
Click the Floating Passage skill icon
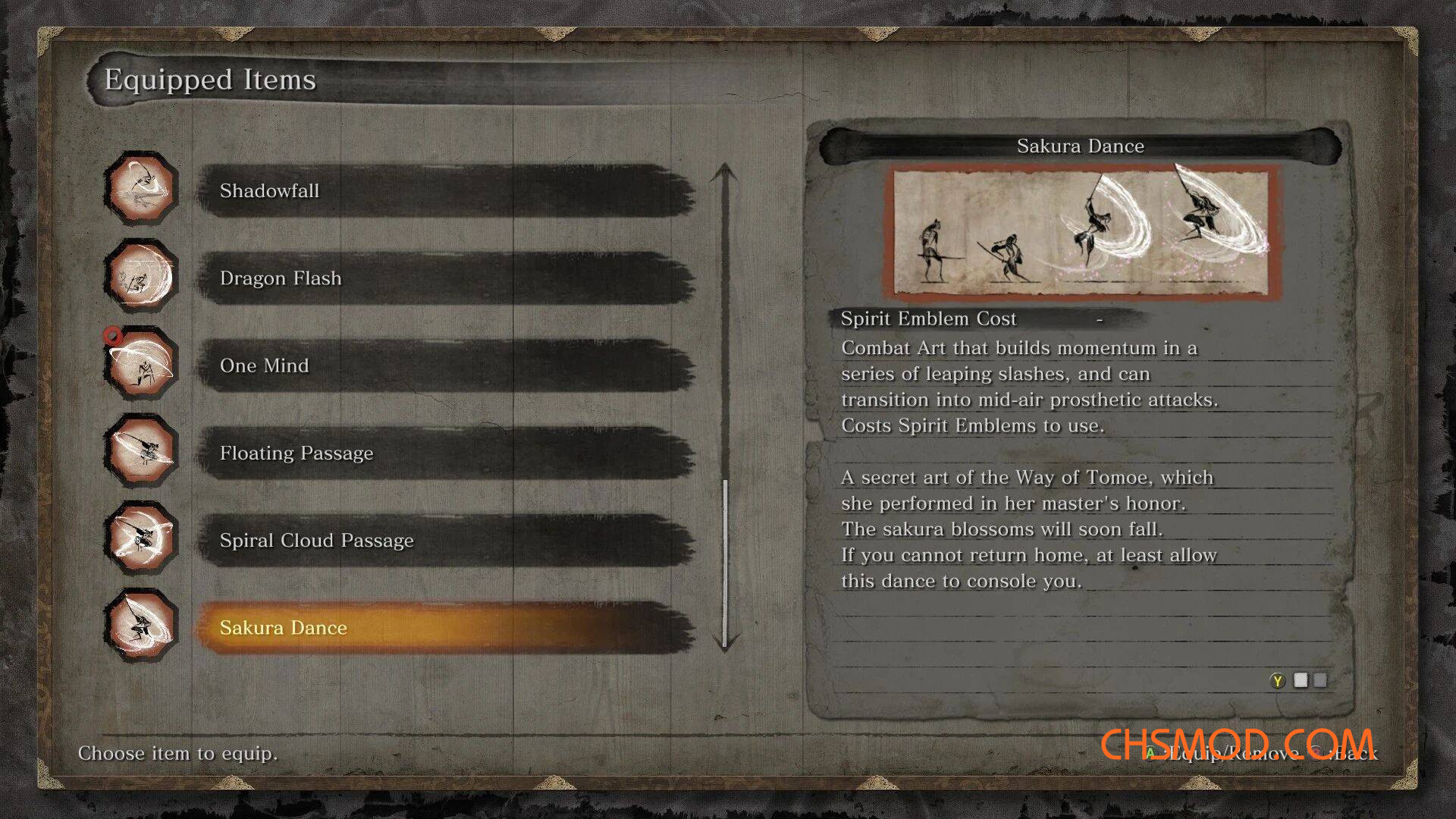click(141, 451)
